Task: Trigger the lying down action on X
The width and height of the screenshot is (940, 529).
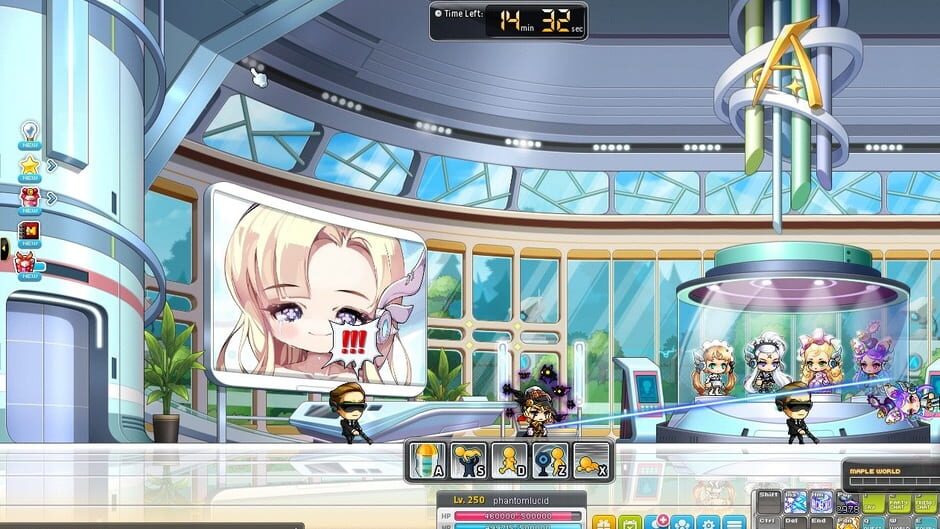Action: pyautogui.click(x=591, y=461)
